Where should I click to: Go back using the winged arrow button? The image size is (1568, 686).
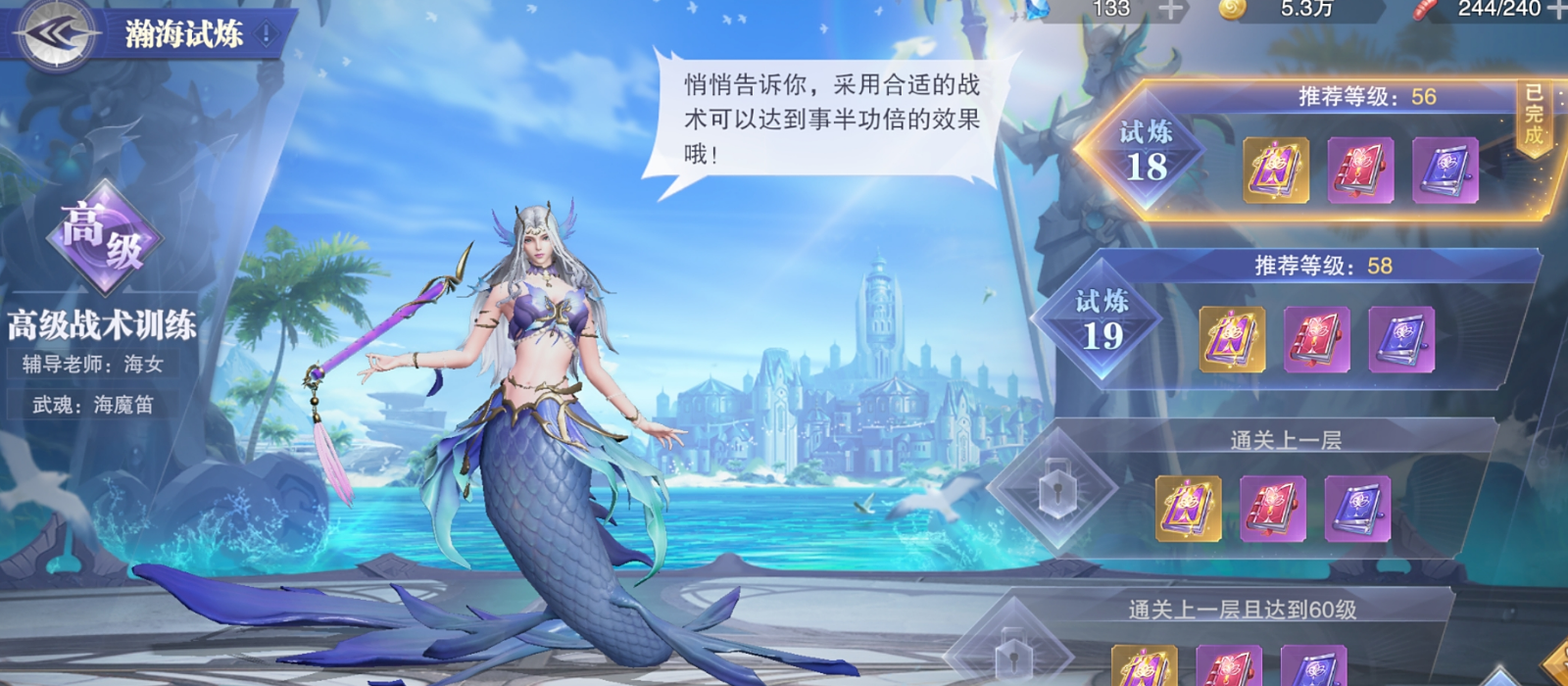55,34
